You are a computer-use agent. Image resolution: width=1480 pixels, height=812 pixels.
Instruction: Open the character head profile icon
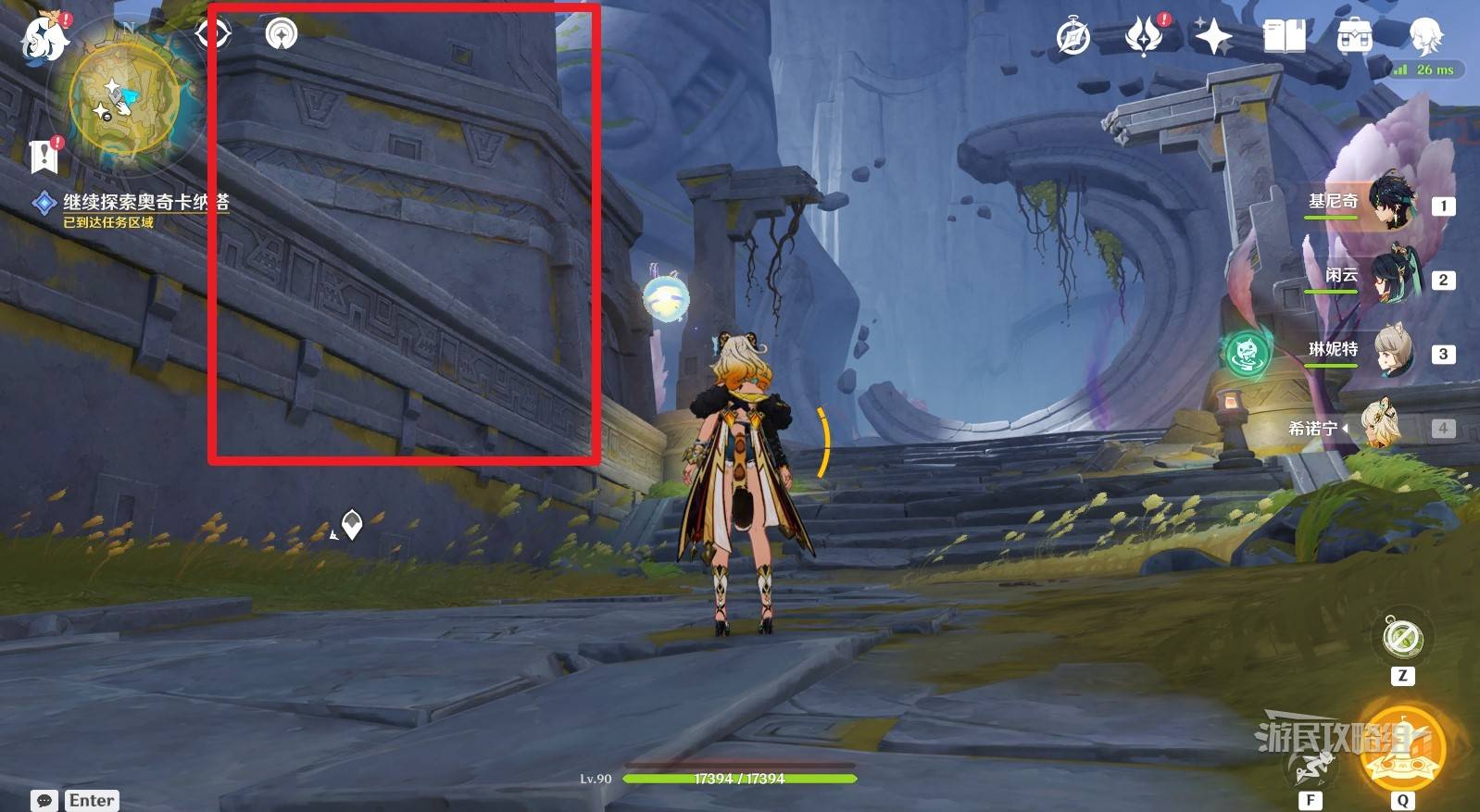(1424, 37)
